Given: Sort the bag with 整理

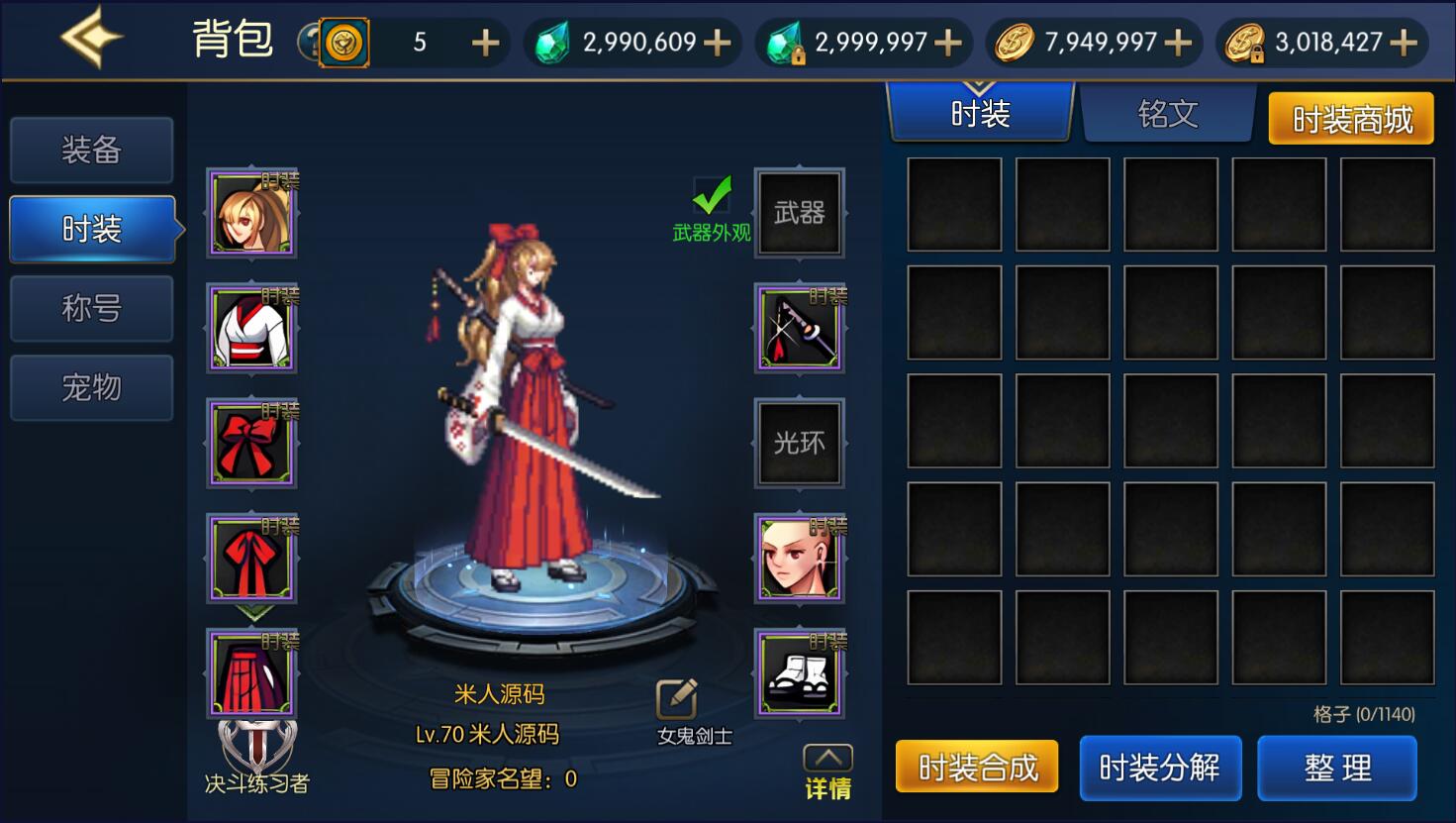Looking at the screenshot, I should click(1337, 768).
